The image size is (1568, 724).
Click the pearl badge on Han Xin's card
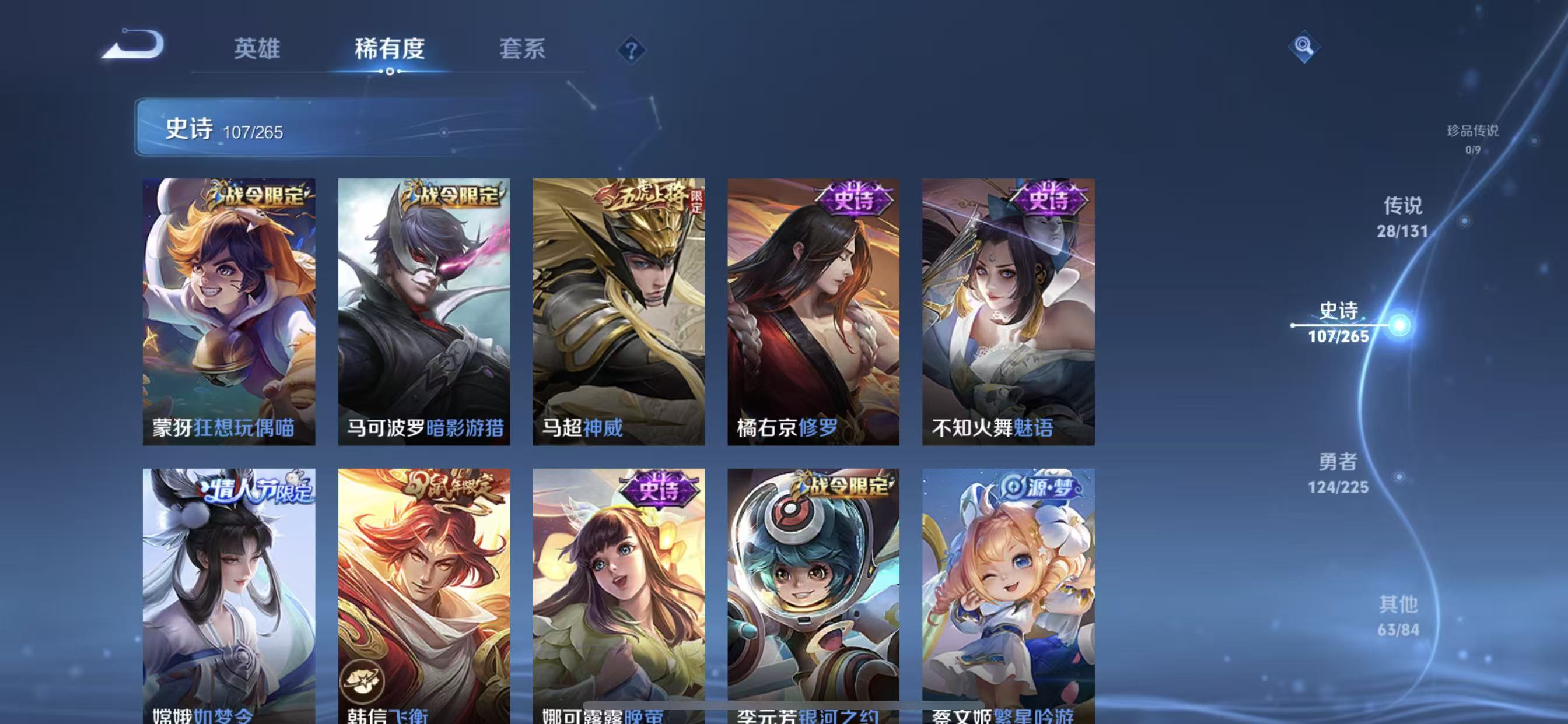pyautogui.click(x=362, y=683)
